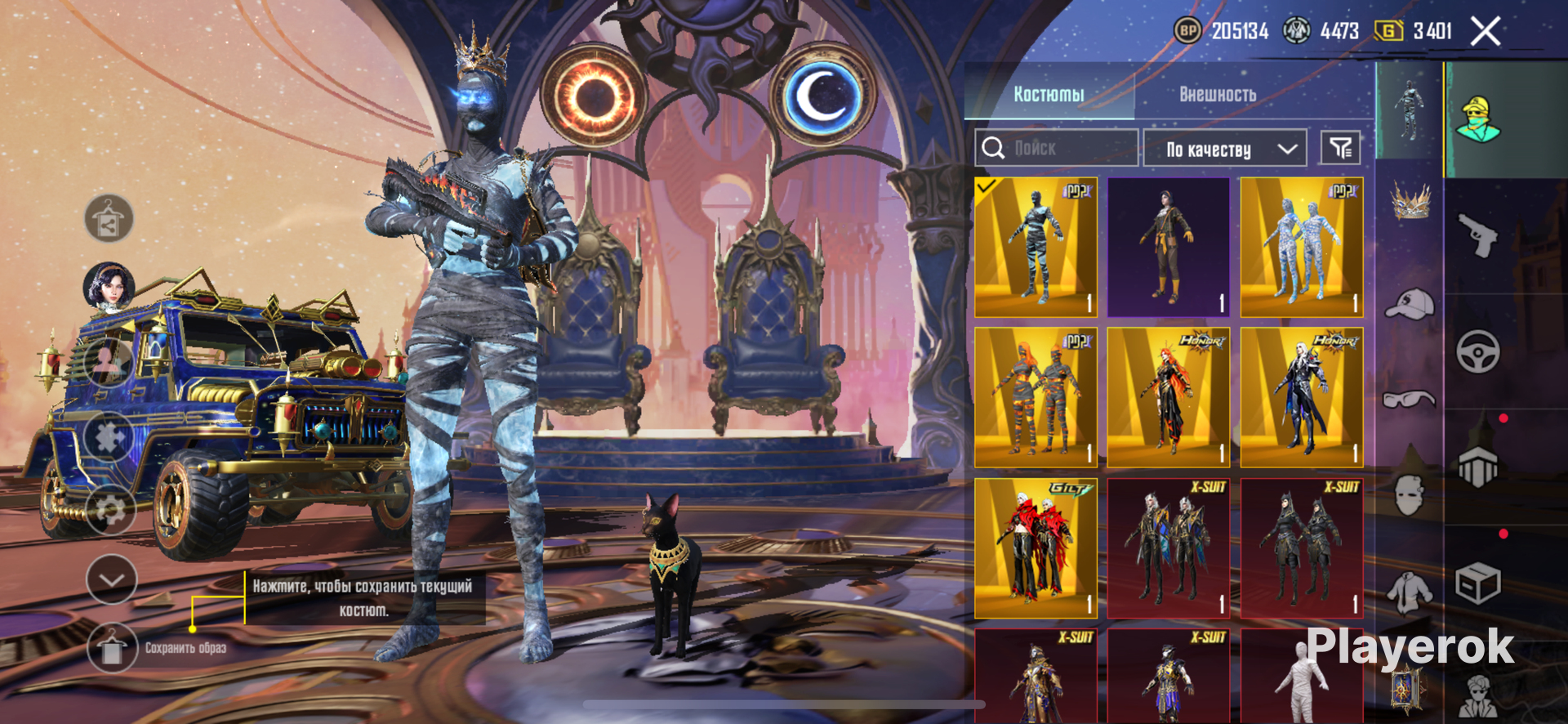1568x724 pixels.
Task: Switch to the Костюмы tab
Action: coord(1049,94)
